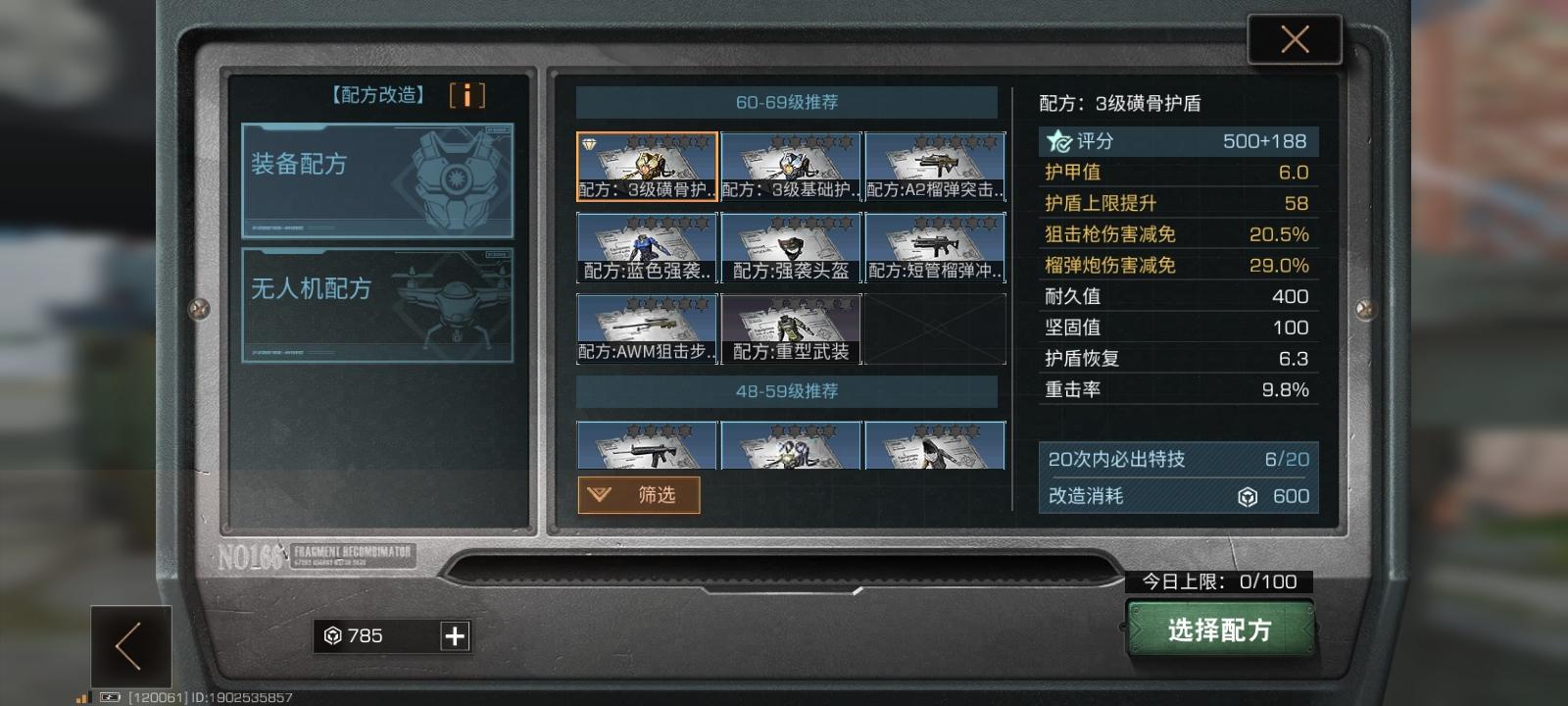Viewport: 1568px width, 706px height.
Task: Switch to the 装备配方 category
Action: [x=375, y=179]
